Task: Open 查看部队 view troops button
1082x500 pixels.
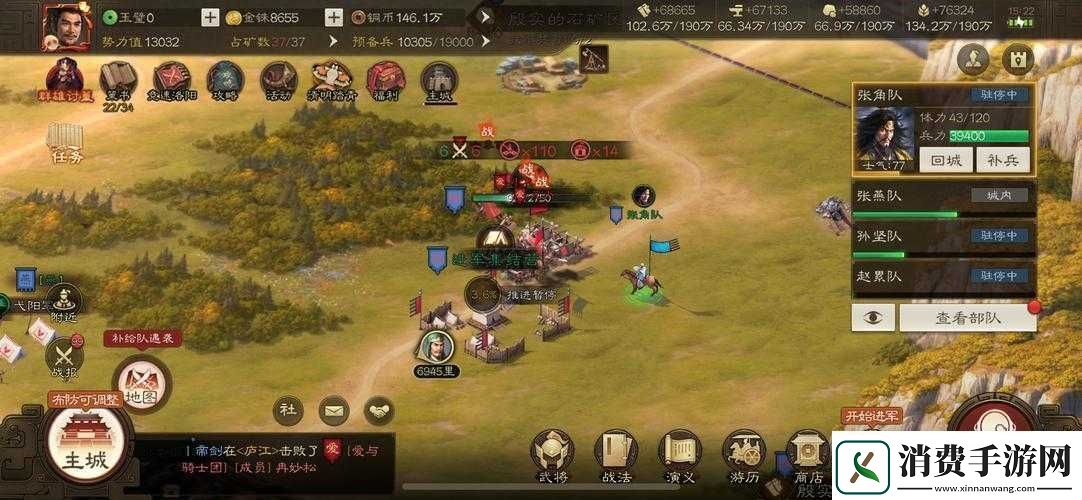Action: pyautogui.click(x=966, y=317)
